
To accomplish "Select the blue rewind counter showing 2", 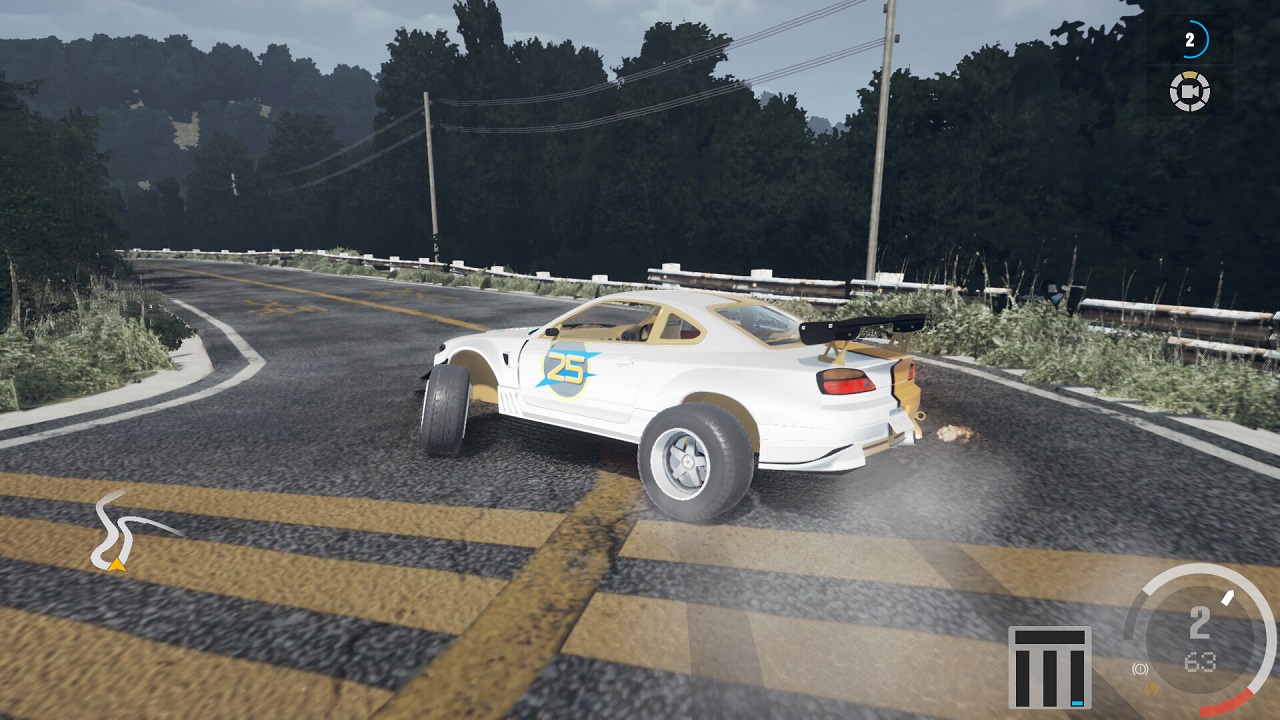I will [x=1189, y=41].
